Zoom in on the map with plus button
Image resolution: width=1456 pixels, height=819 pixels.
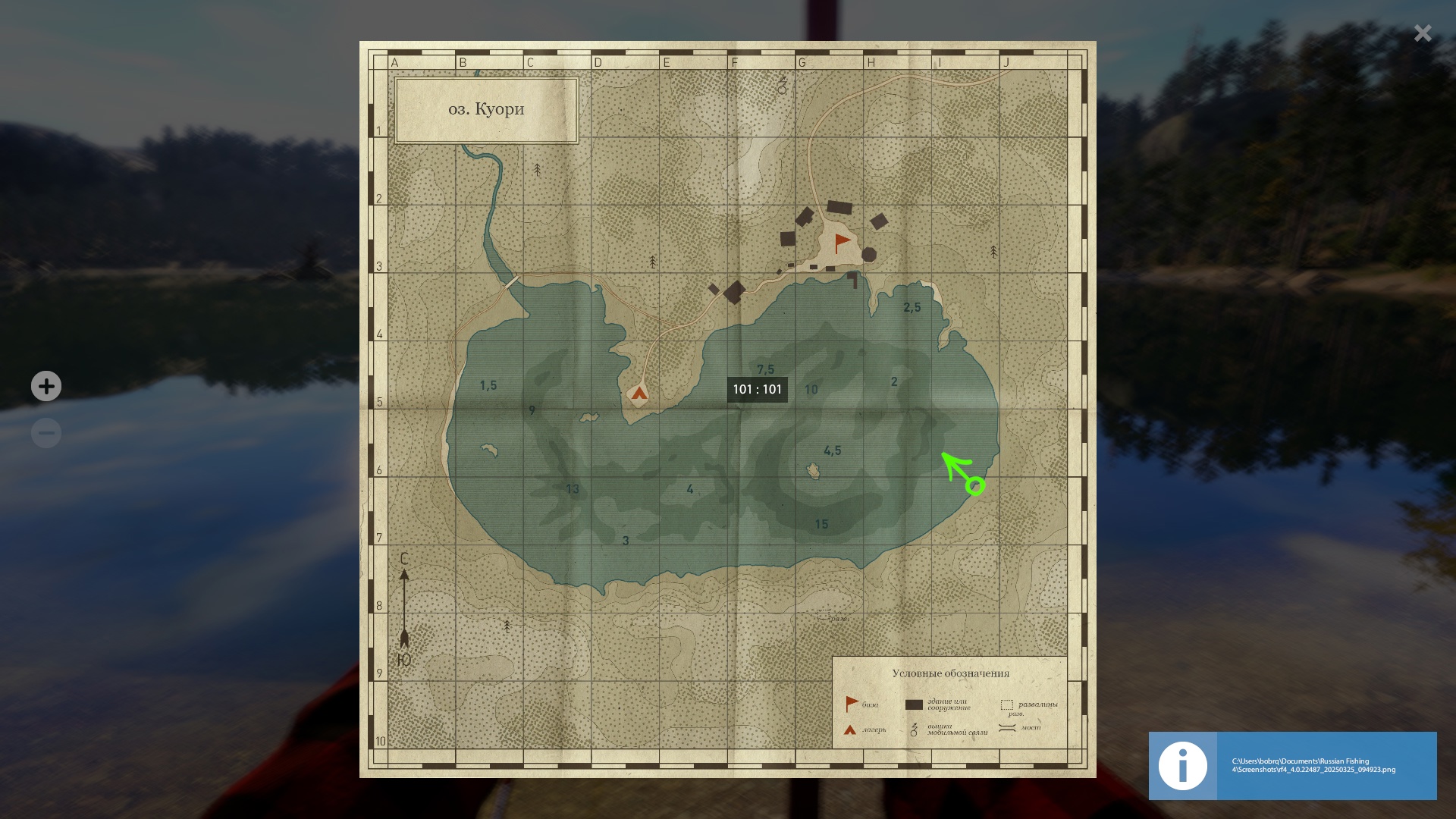[46, 386]
